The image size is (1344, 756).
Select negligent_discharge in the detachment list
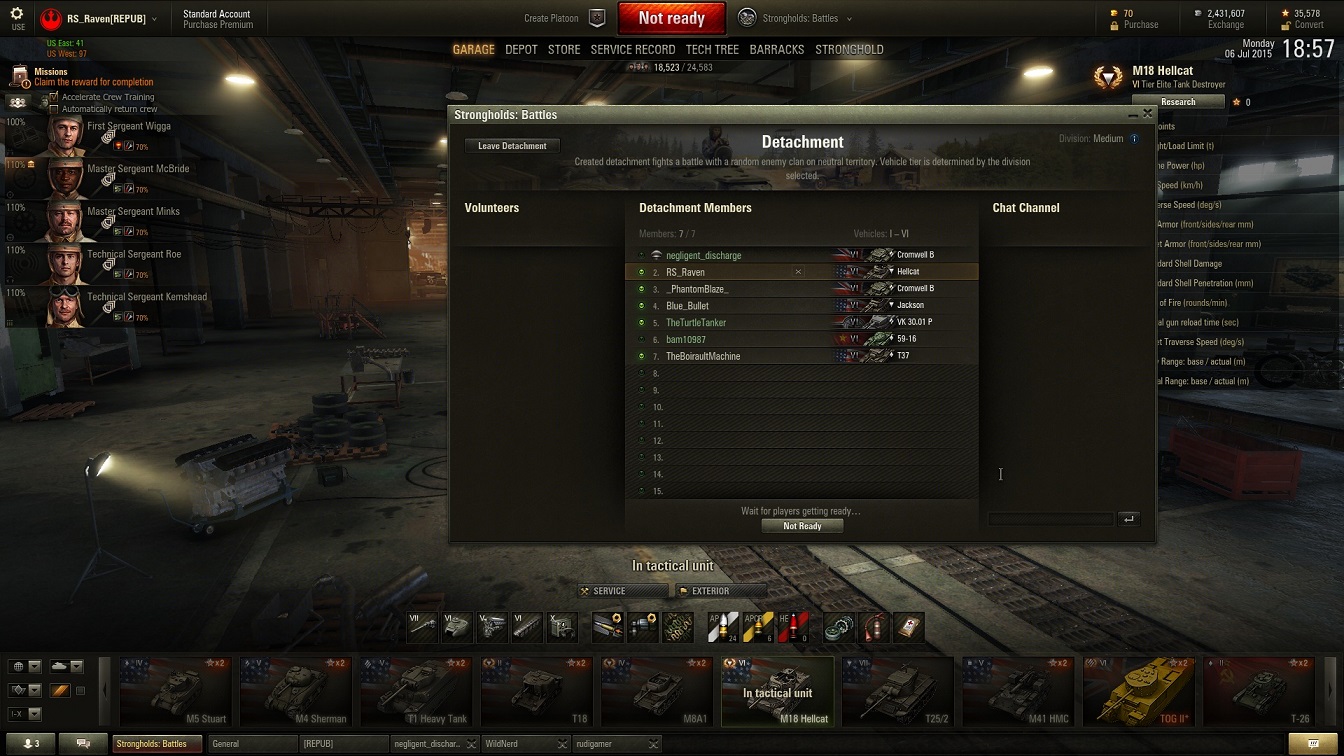(x=703, y=255)
